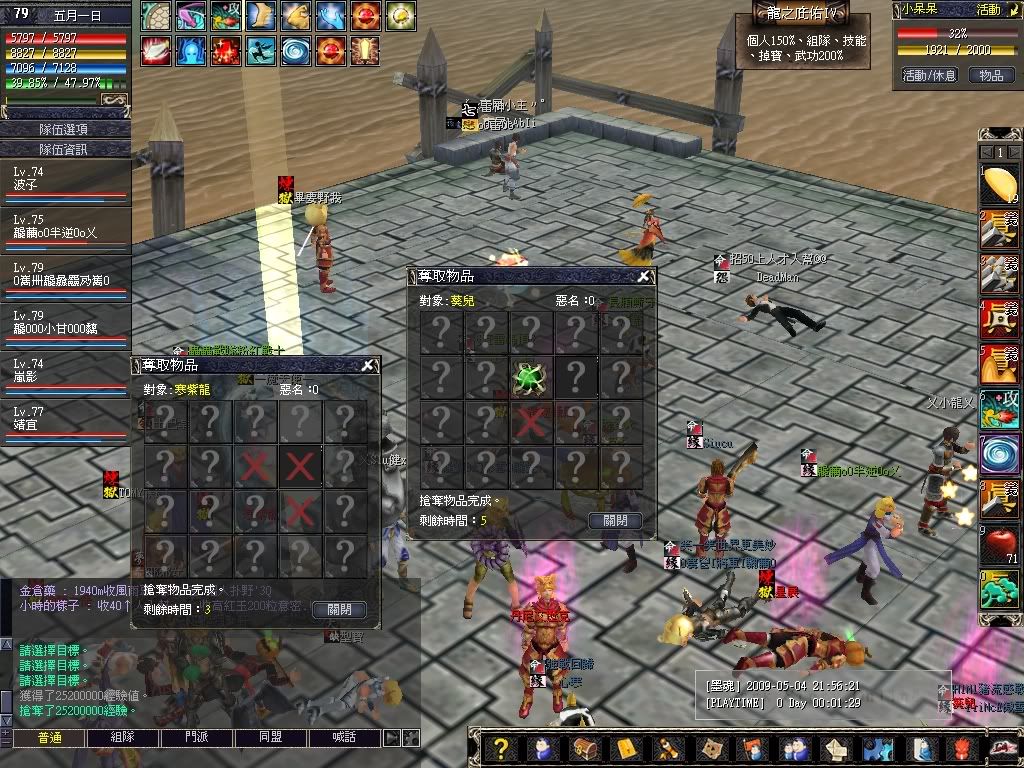The width and height of the screenshot is (1024, 768).
Task: Close the 奪取物品 window targeting 葵兒
Action: click(644, 276)
